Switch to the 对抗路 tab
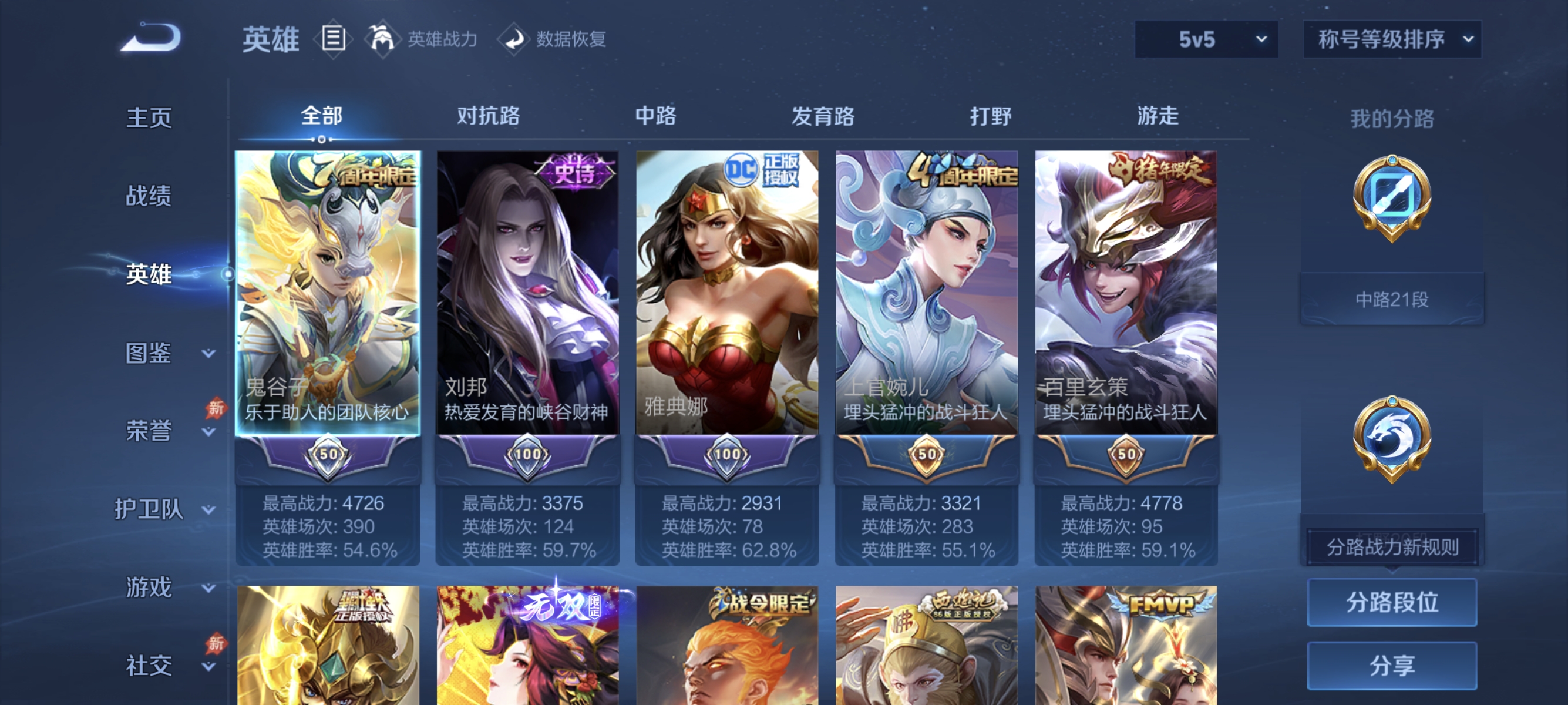 click(x=487, y=116)
